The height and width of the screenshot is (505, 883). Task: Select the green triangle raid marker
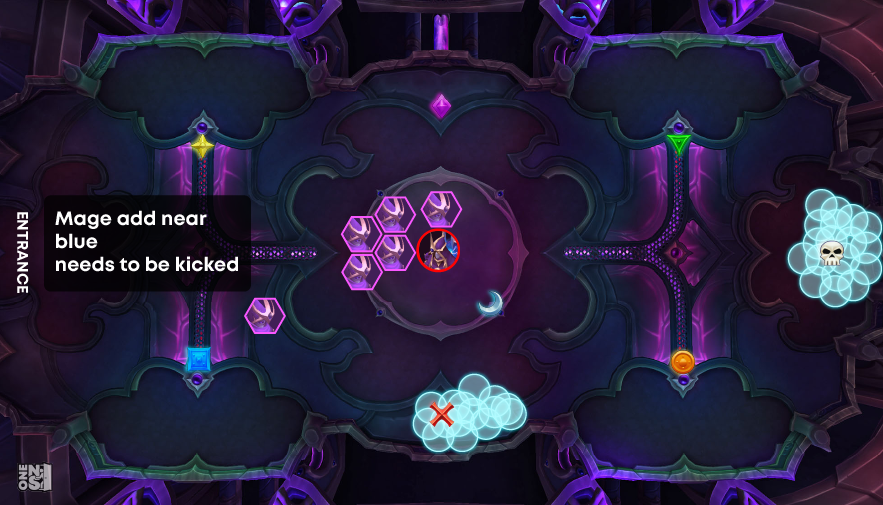[679, 145]
